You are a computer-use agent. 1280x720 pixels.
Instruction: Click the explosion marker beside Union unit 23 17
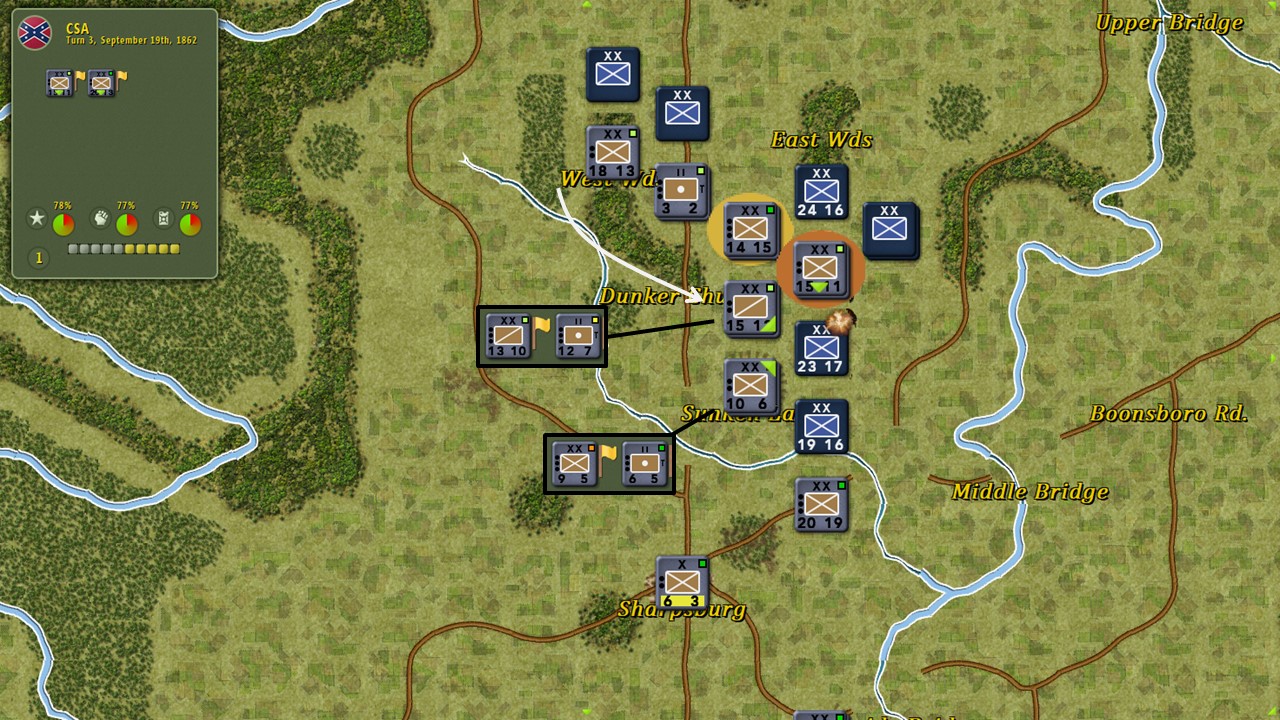(x=838, y=320)
